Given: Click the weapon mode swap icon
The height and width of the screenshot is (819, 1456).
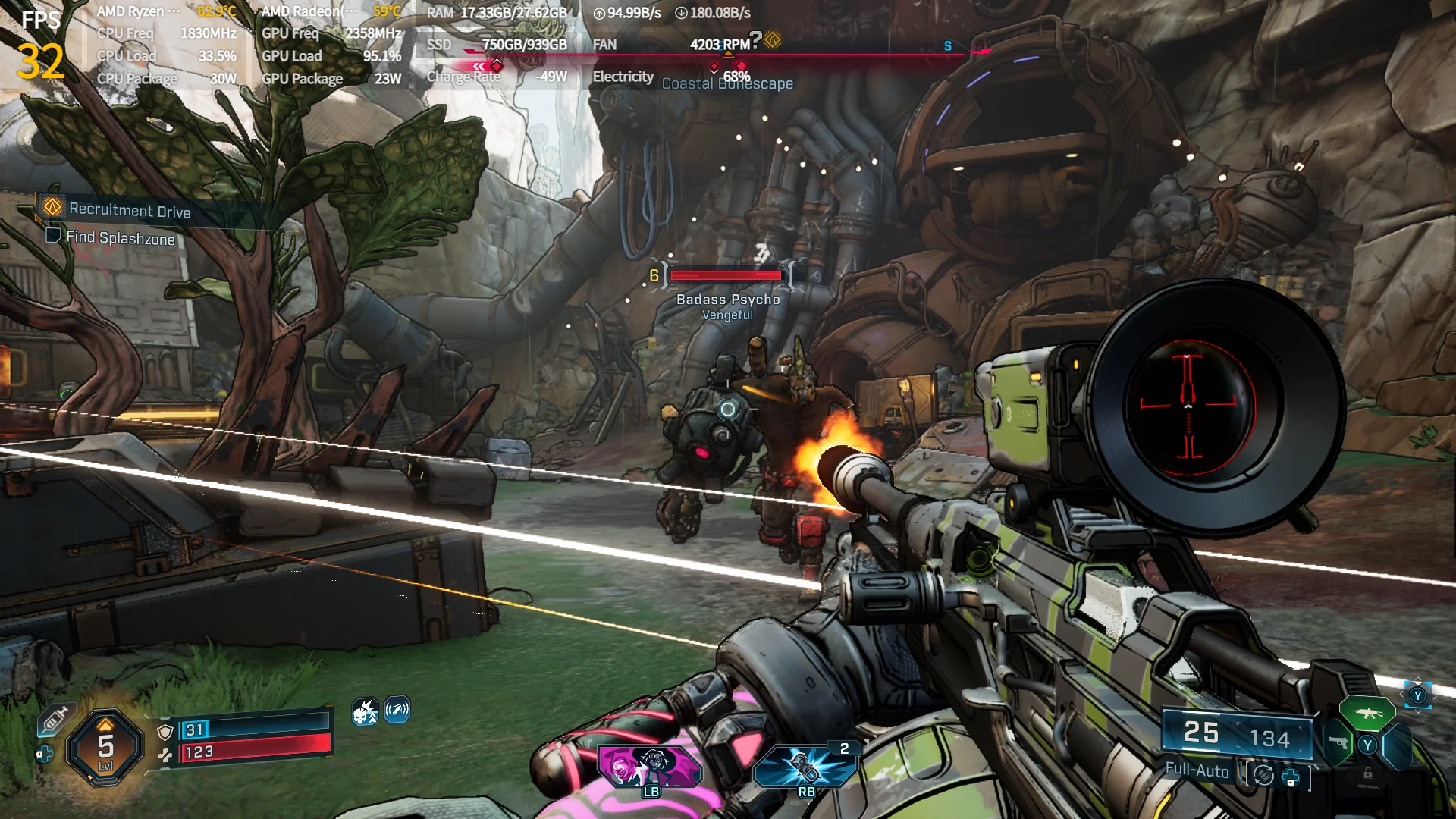Looking at the screenshot, I should pyautogui.click(x=1263, y=775).
